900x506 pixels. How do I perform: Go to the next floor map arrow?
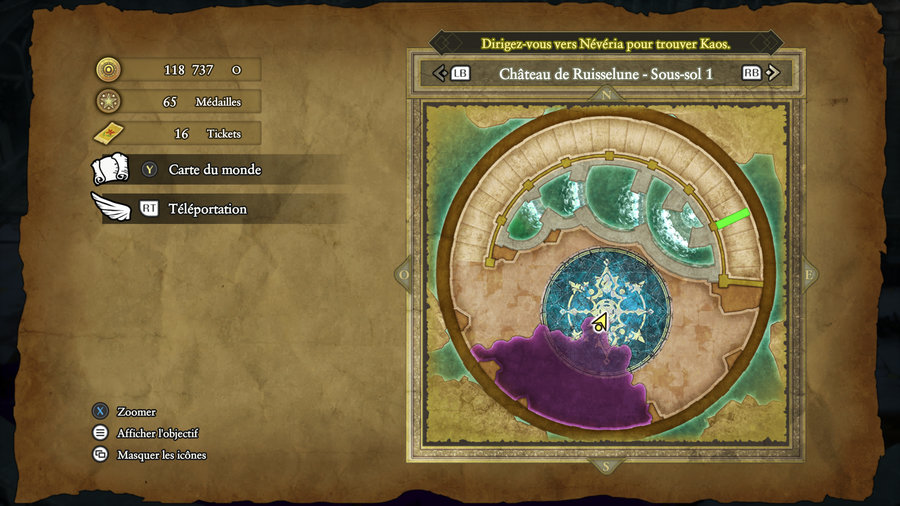tap(776, 73)
